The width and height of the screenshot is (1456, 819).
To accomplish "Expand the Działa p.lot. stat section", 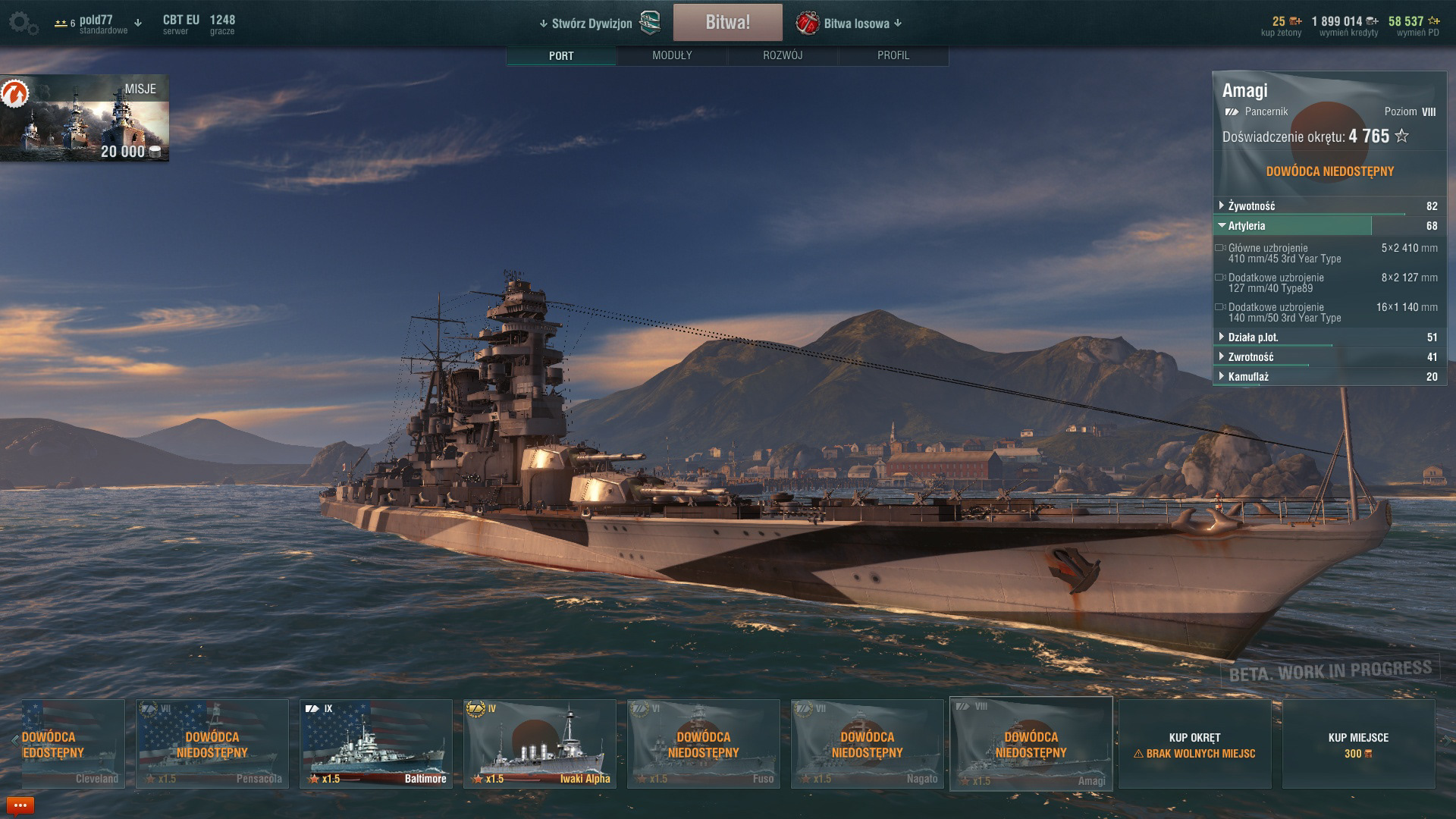I will 1253,337.
